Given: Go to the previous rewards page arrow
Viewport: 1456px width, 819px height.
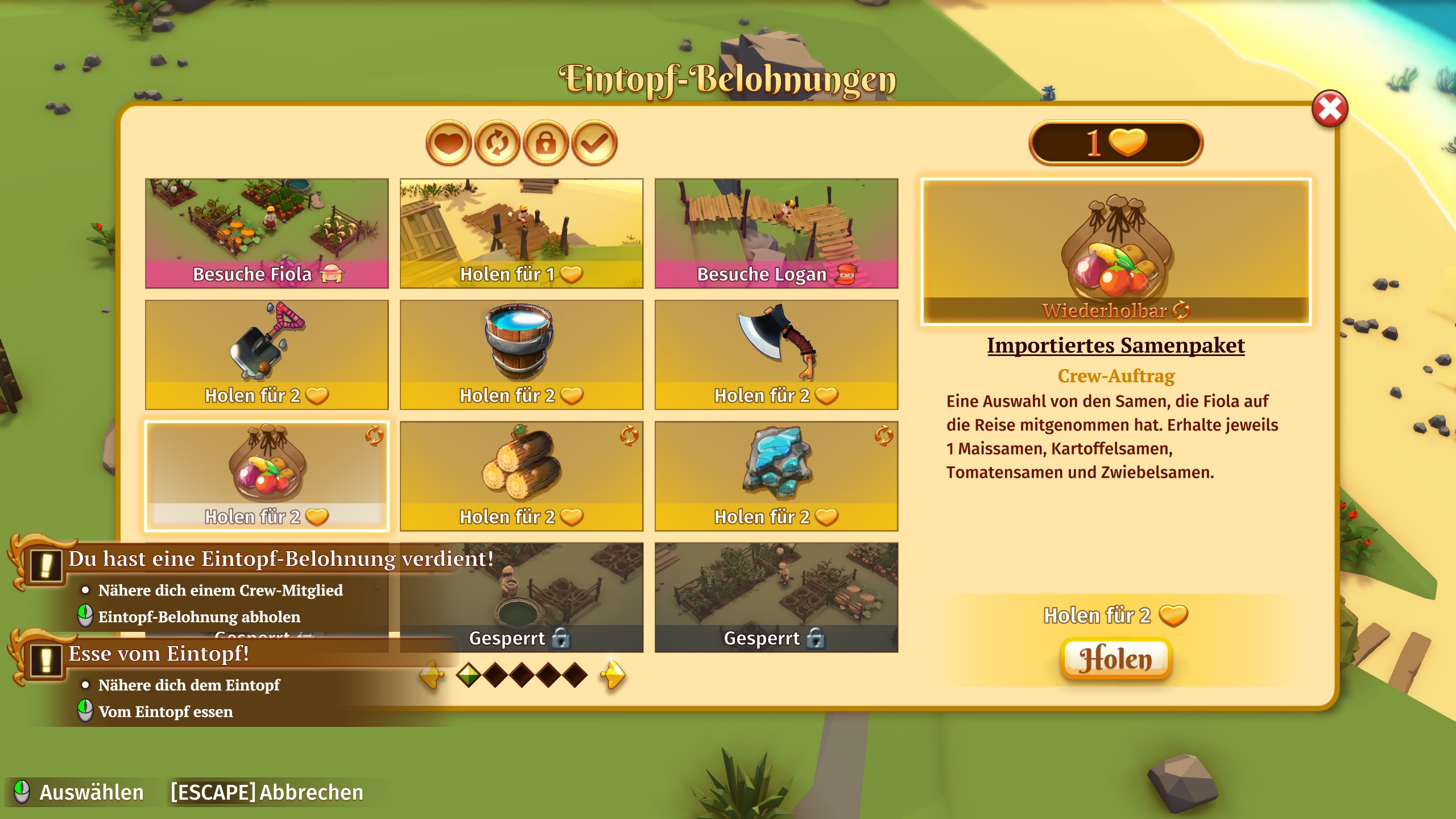Looking at the screenshot, I should pos(432,675).
